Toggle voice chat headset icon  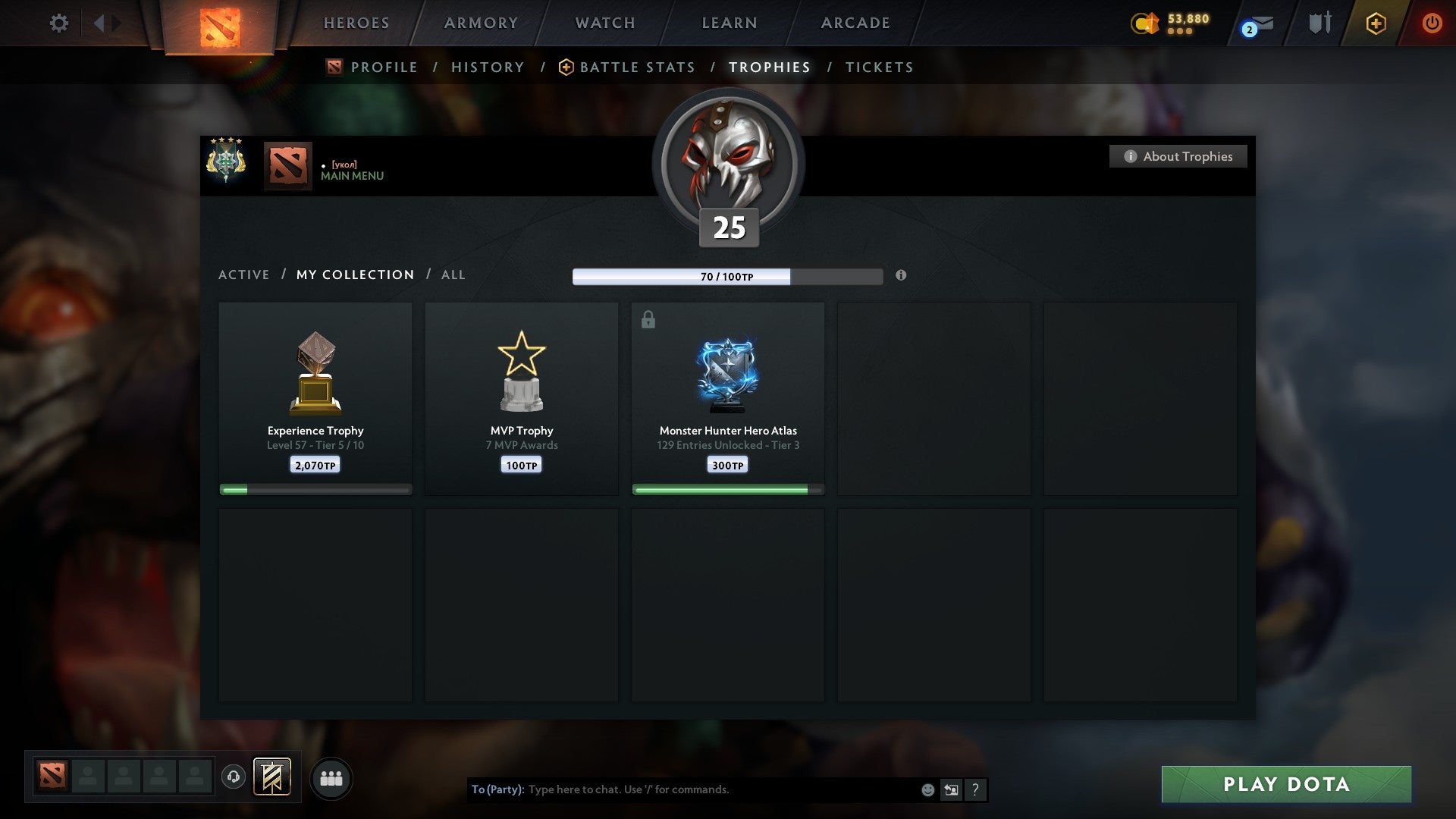234,777
